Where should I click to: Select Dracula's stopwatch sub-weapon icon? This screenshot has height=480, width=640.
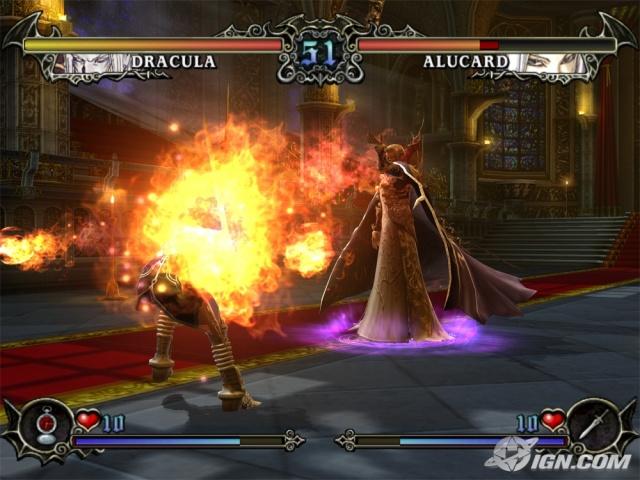46,425
